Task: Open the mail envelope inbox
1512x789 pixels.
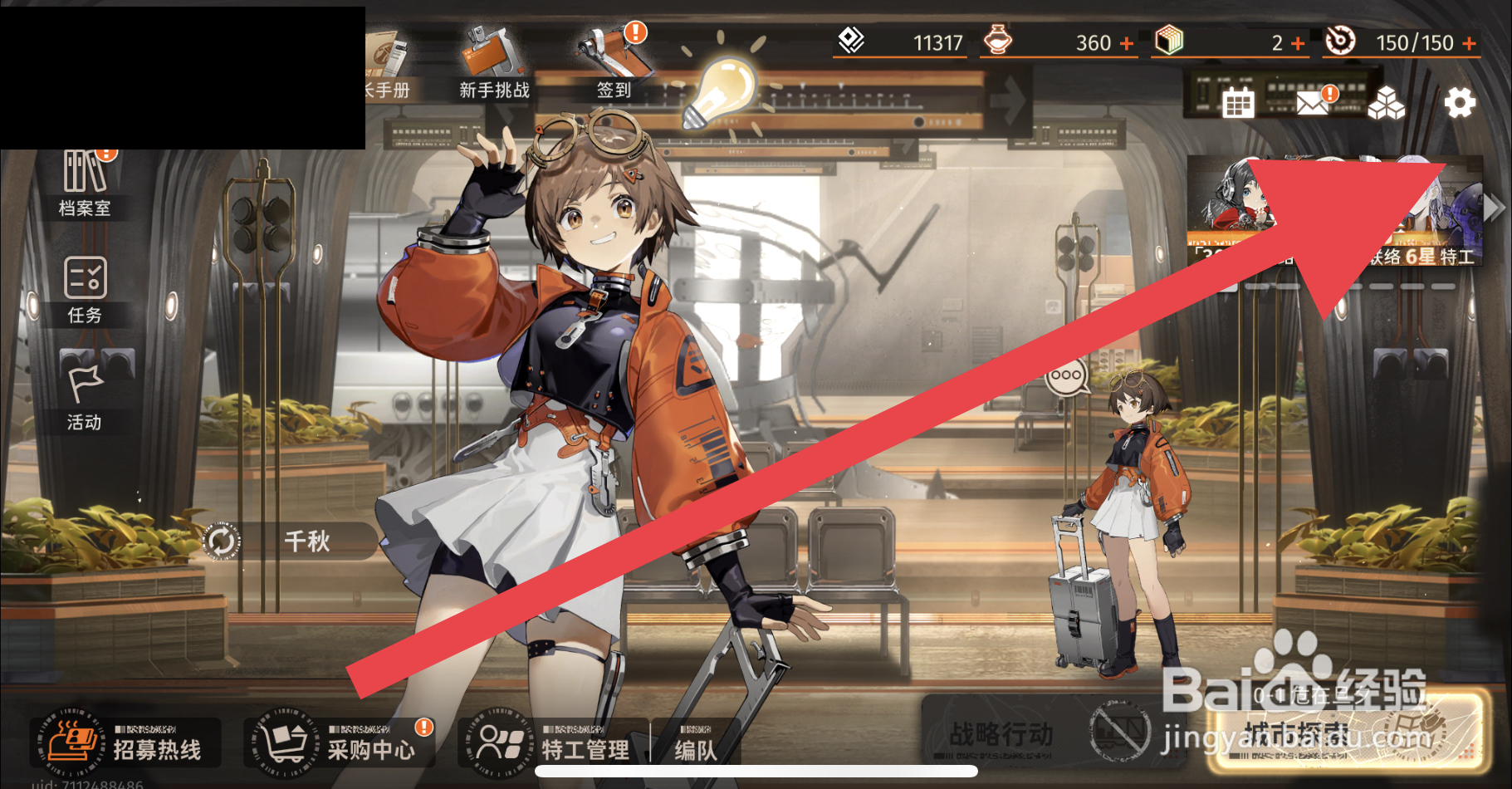Action: click(1313, 103)
